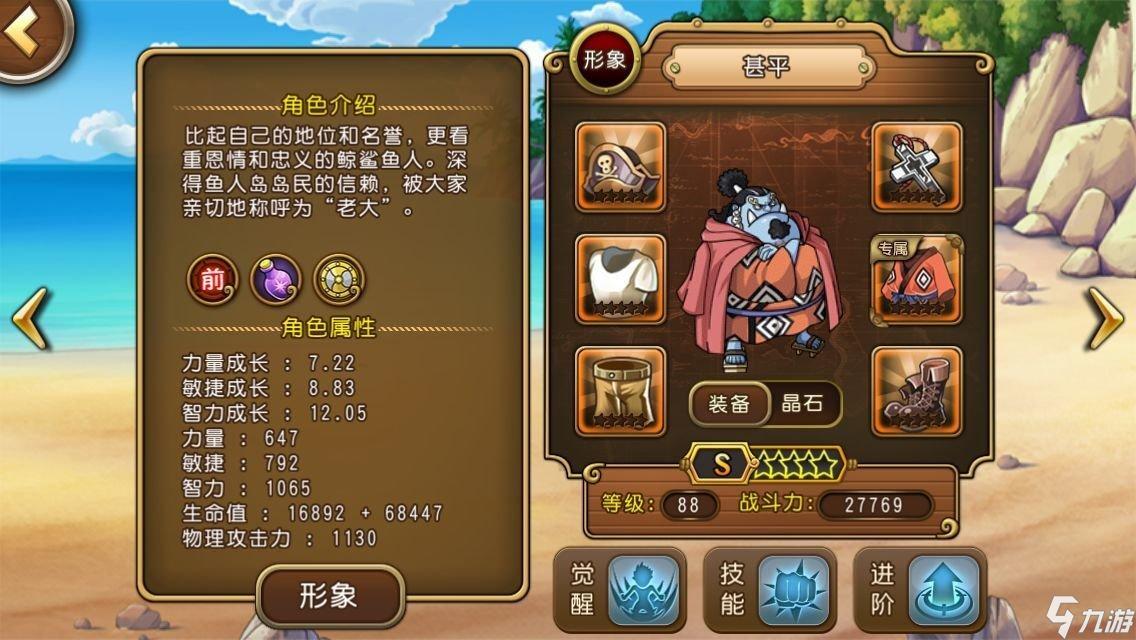Select the tan shorts equipment slot
This screenshot has height=640, width=1136.
[x=621, y=391]
